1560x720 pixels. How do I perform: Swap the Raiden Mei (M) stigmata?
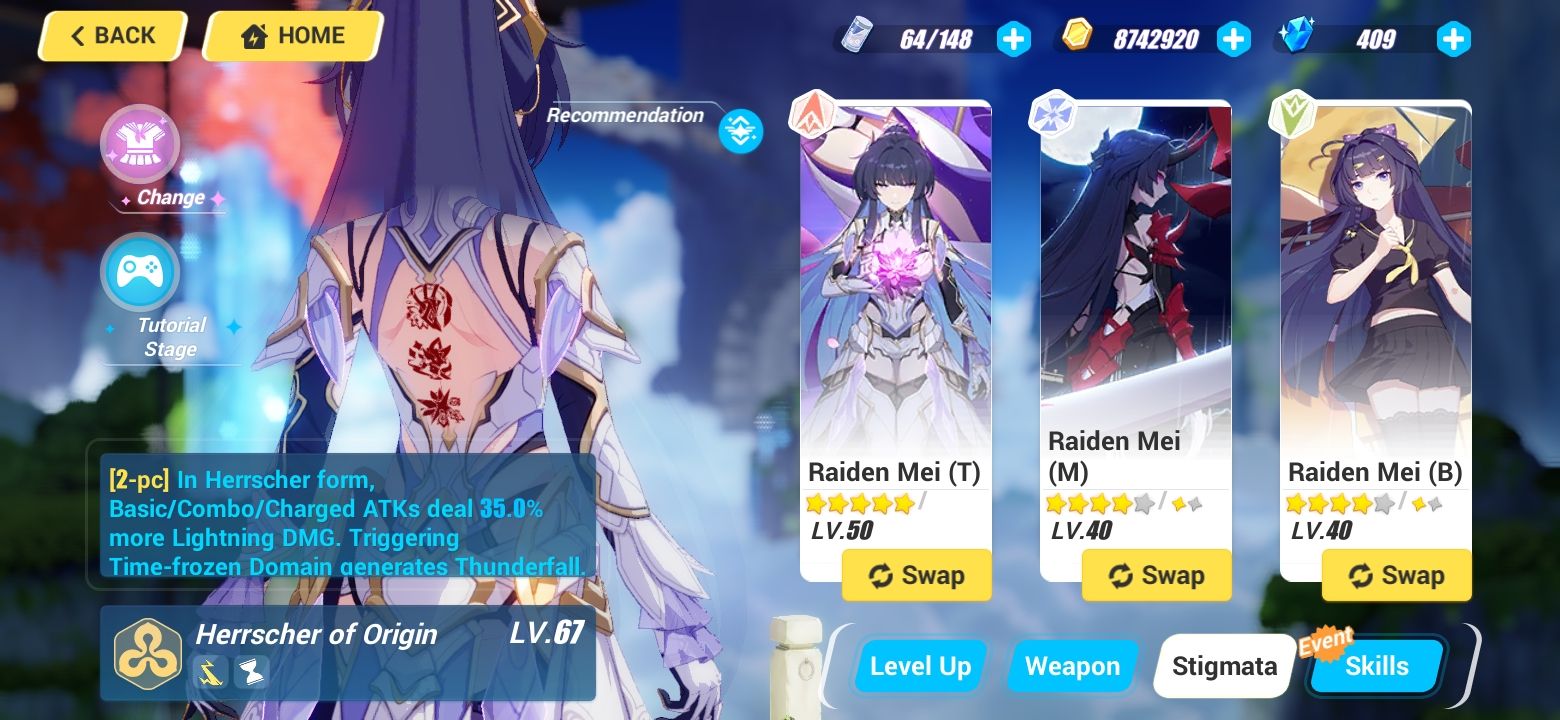point(1156,575)
